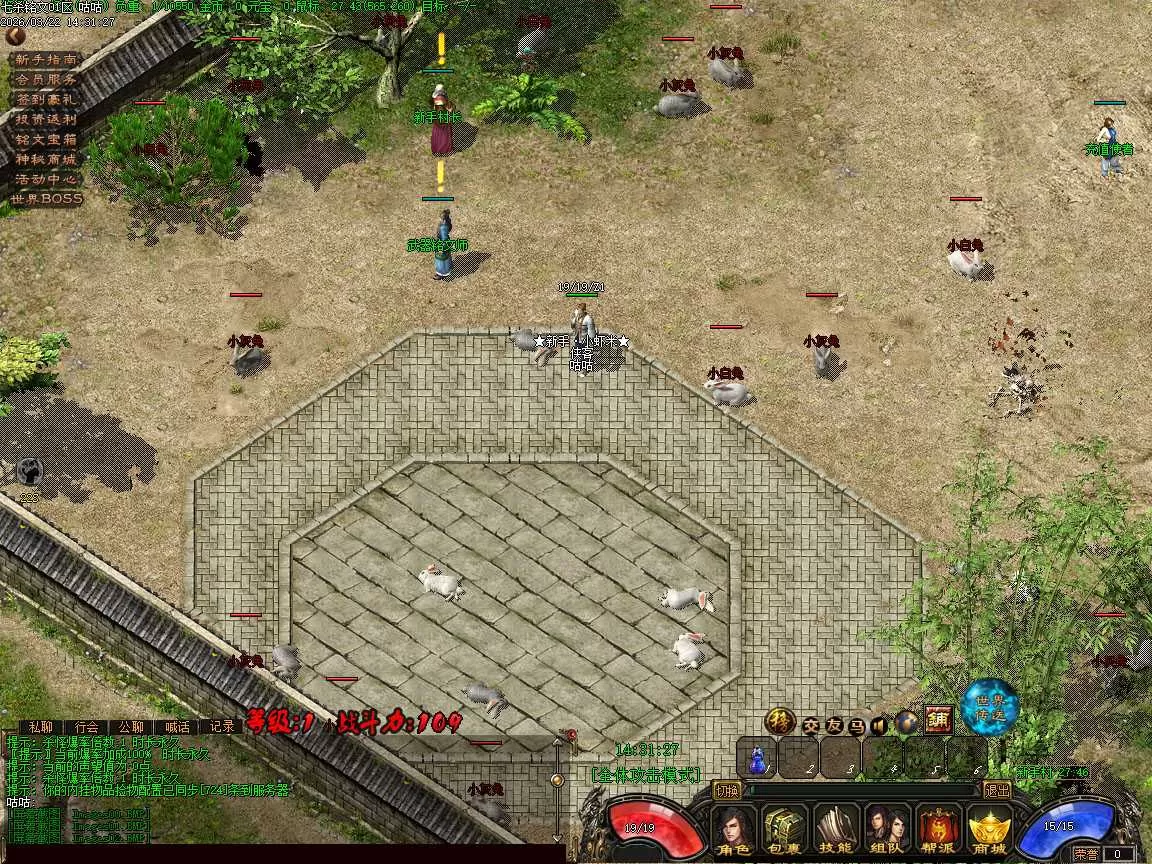Click the 退出 exit button
This screenshot has height=864, width=1152.
(997, 790)
